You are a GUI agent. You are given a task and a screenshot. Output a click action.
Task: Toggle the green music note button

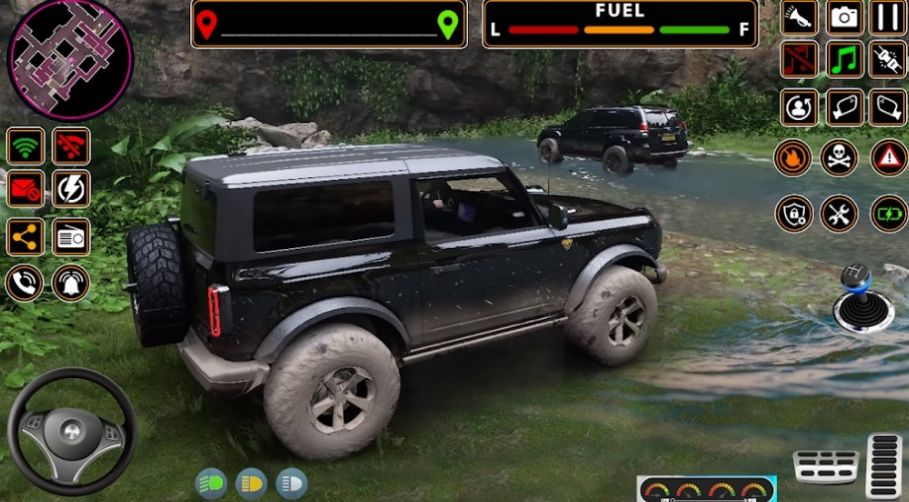[x=844, y=59]
